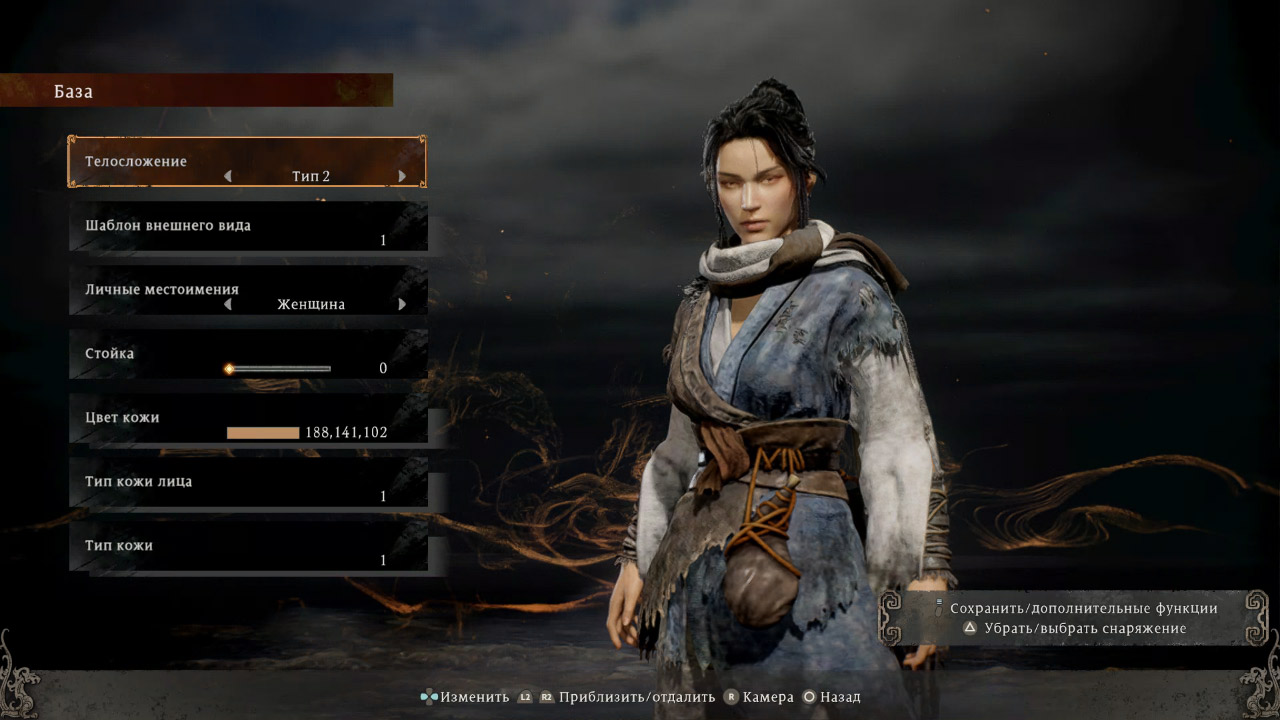Pick the Цвет кожи skin color swatch

tap(263, 433)
